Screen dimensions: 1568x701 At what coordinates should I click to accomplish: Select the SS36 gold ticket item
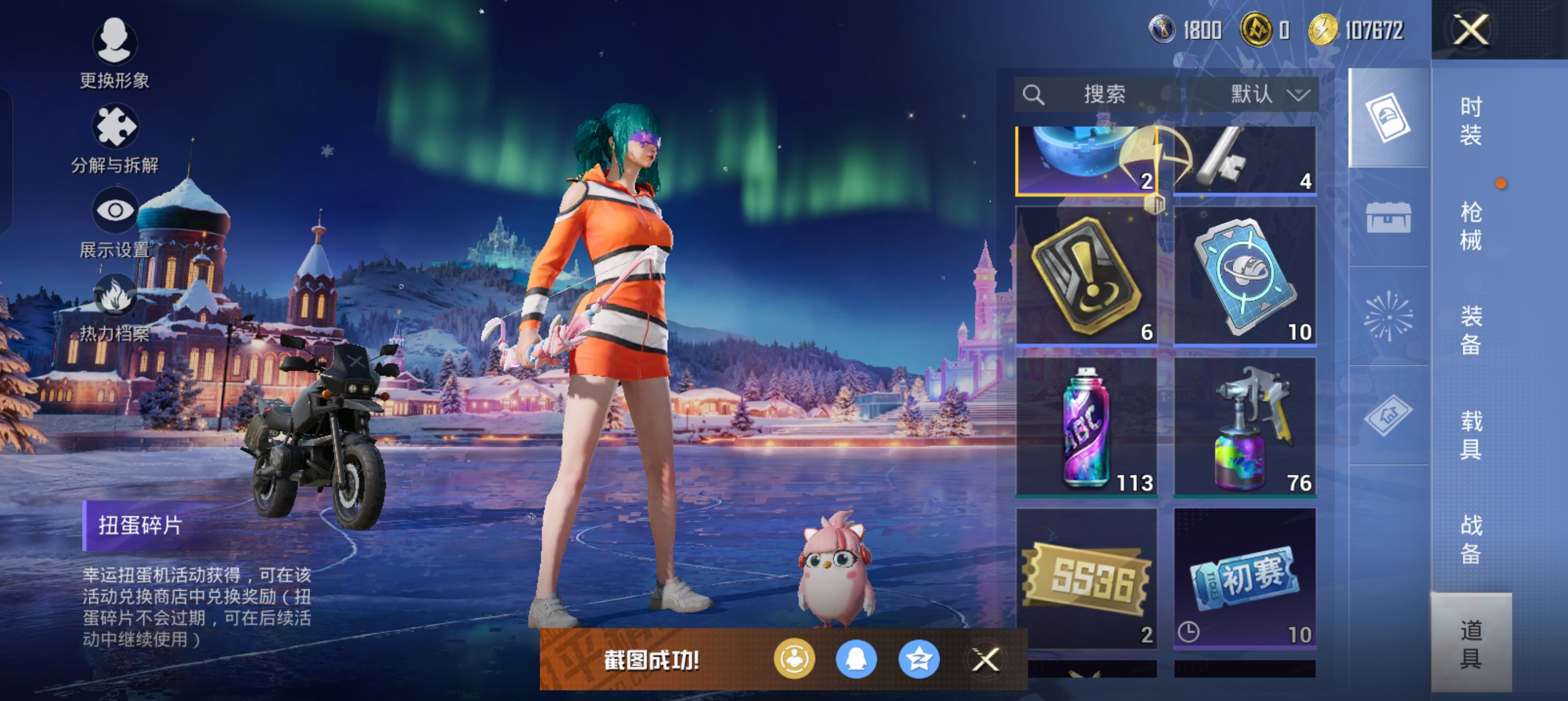(1087, 578)
